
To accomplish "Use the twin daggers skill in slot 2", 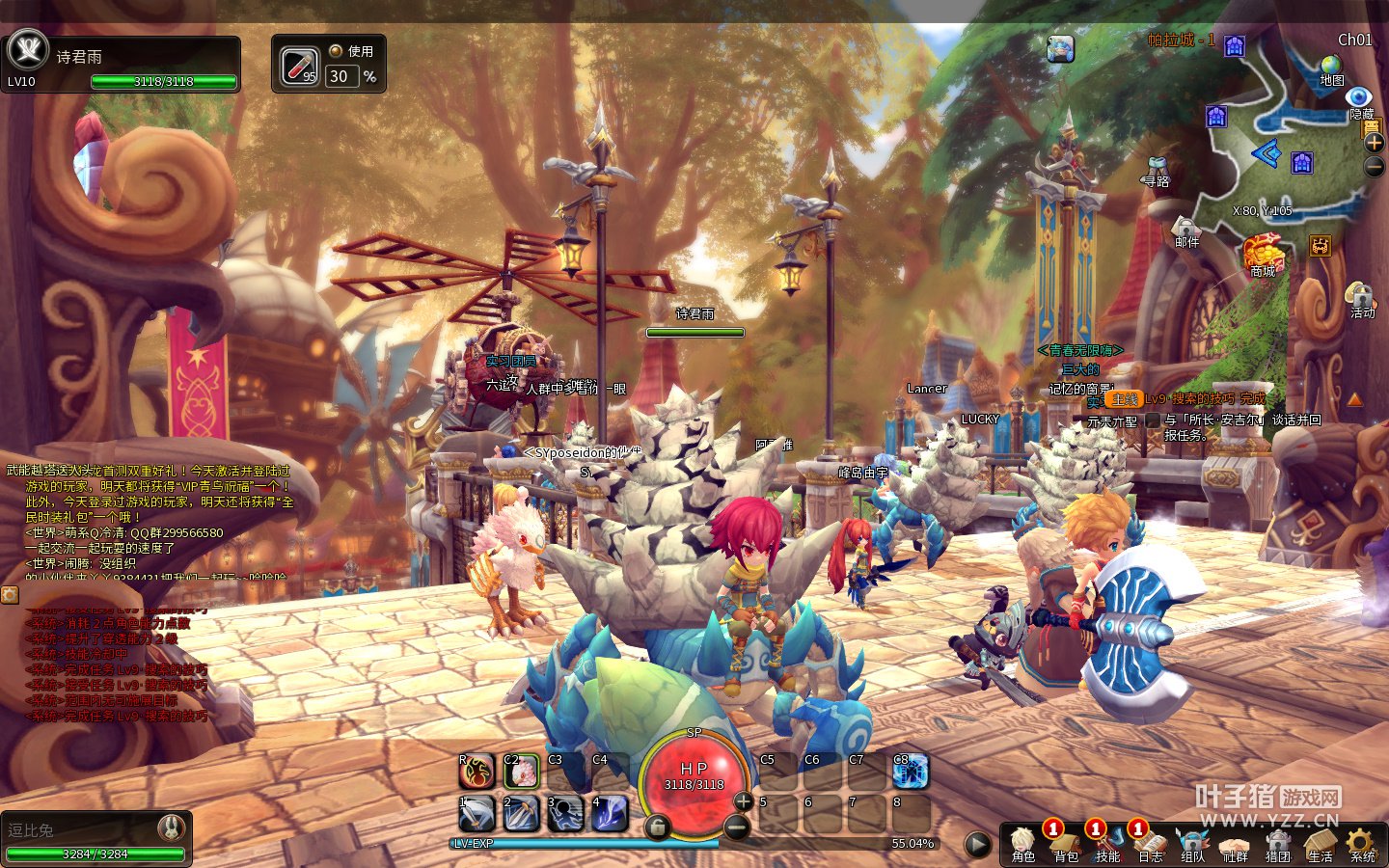I will [x=521, y=814].
